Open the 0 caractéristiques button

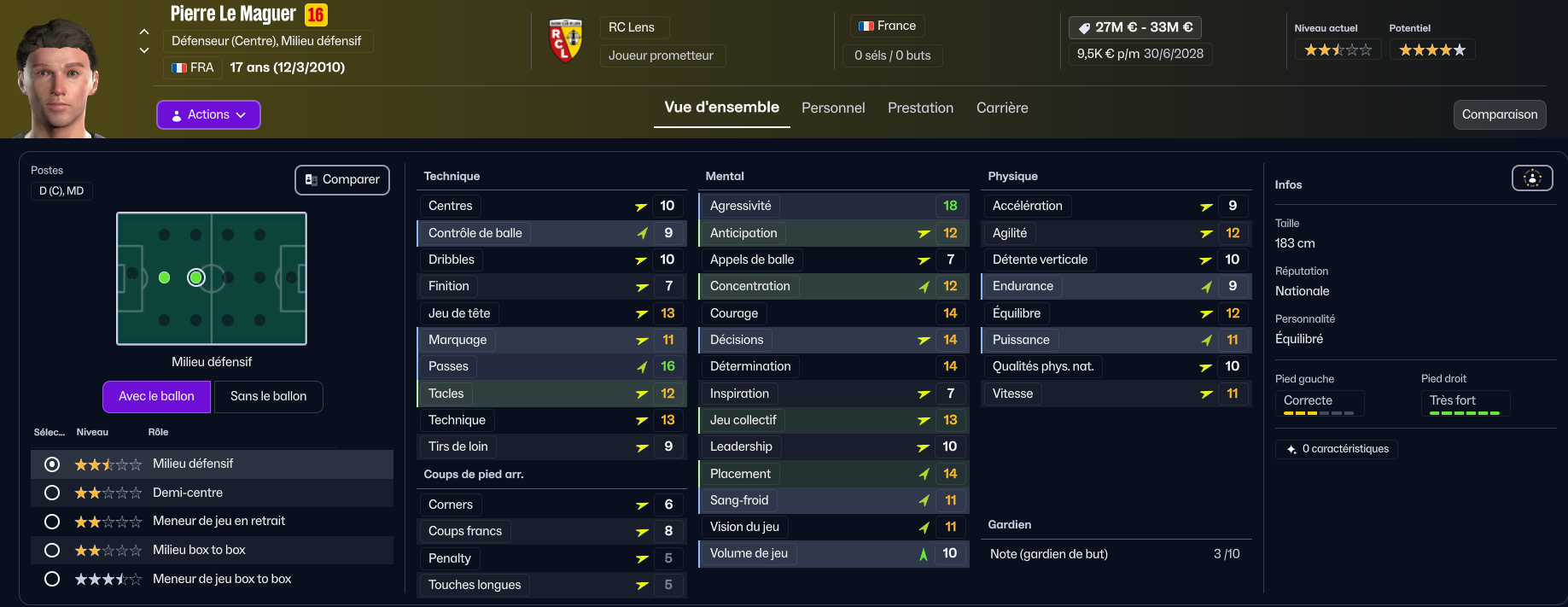click(1337, 449)
